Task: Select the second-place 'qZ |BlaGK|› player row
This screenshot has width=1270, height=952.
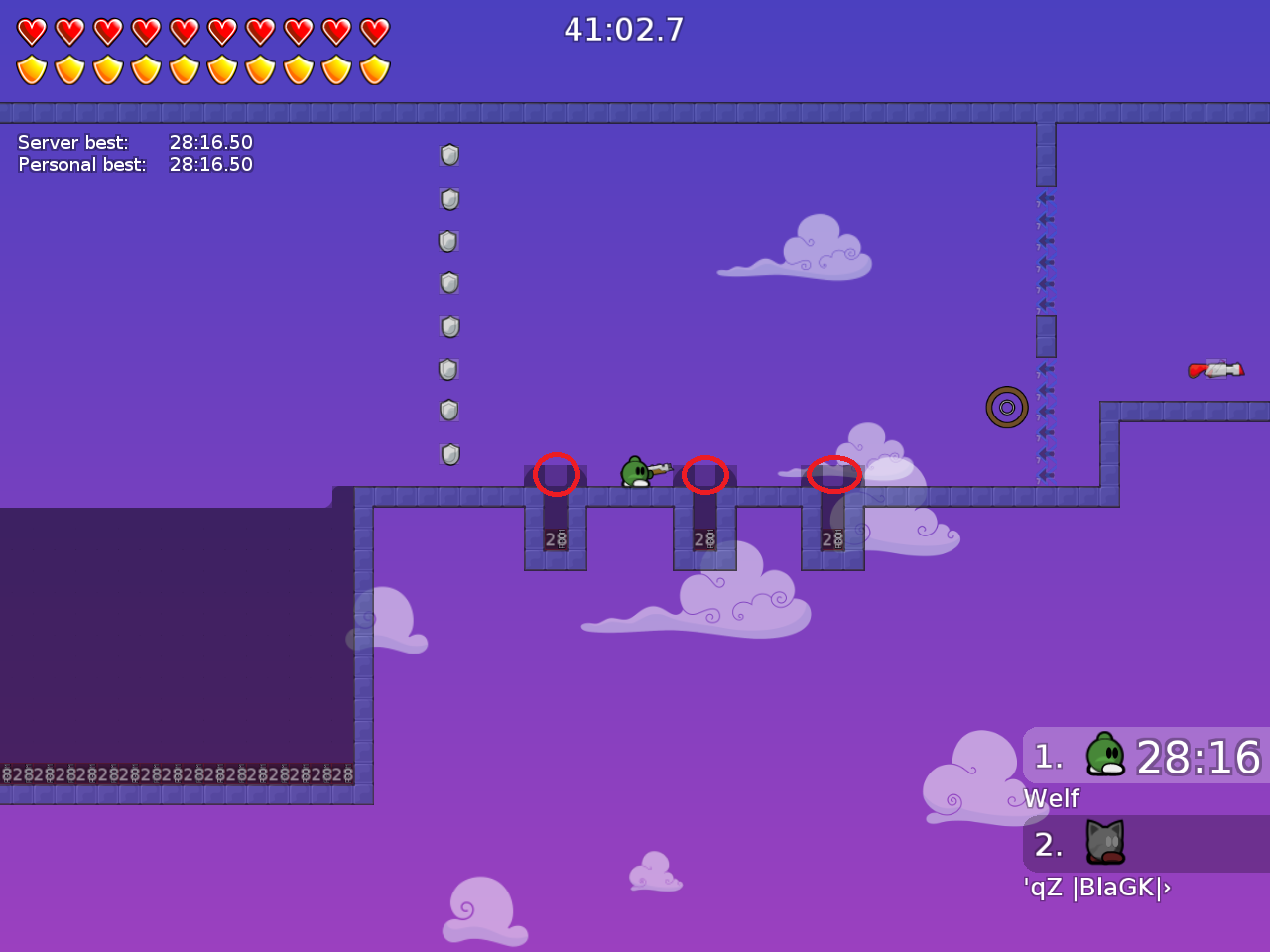Action: (x=1146, y=844)
